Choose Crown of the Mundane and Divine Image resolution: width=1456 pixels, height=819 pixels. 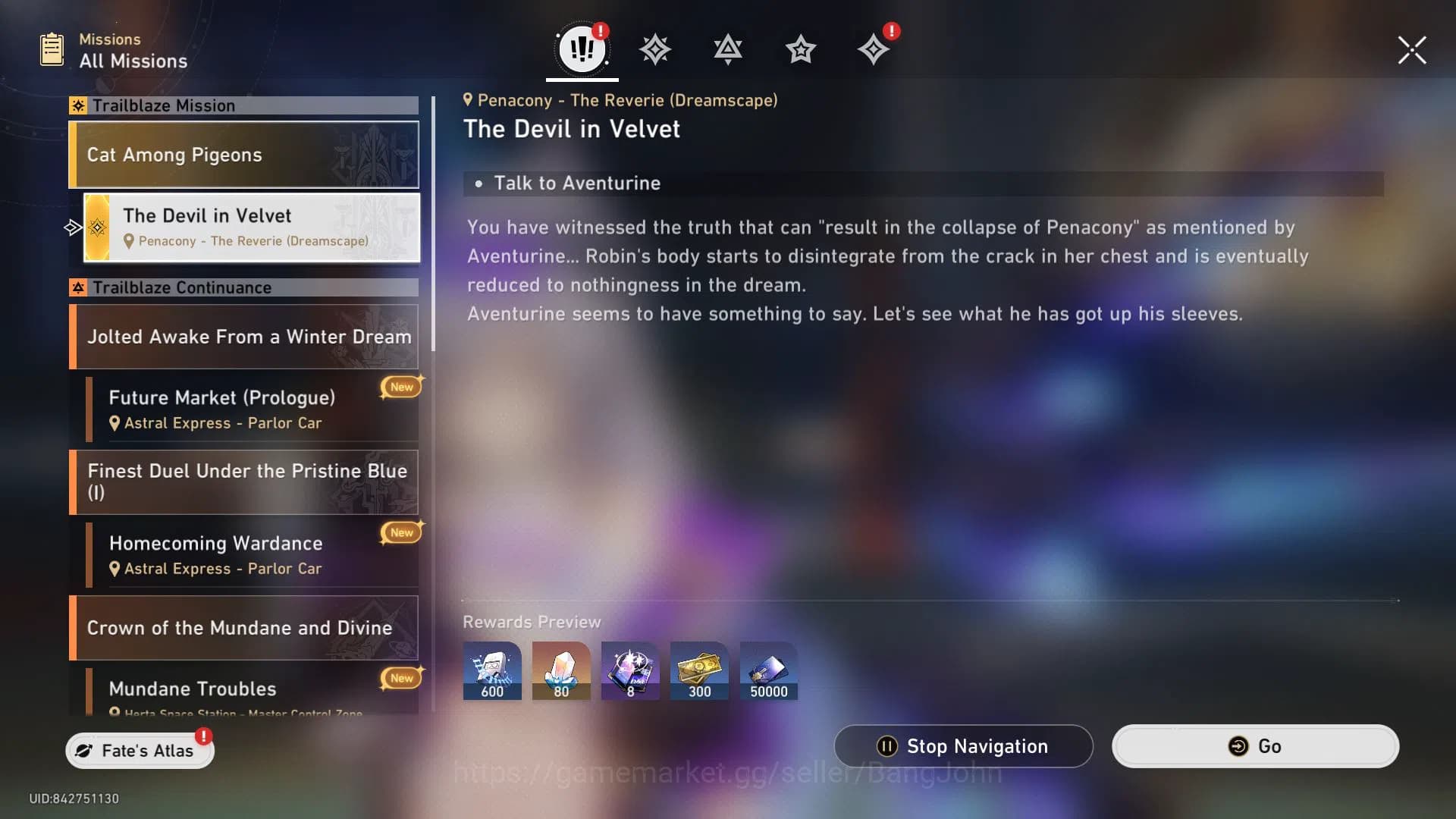pyautogui.click(x=243, y=628)
